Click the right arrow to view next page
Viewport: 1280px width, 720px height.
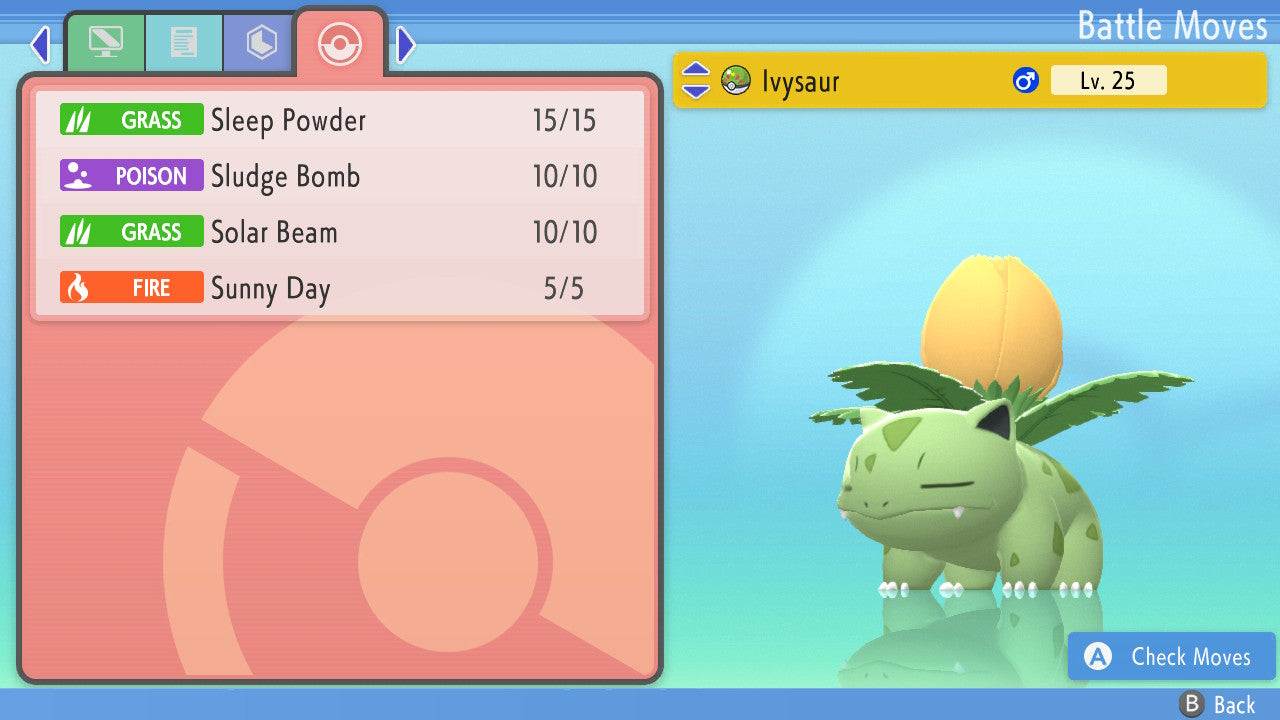click(405, 44)
